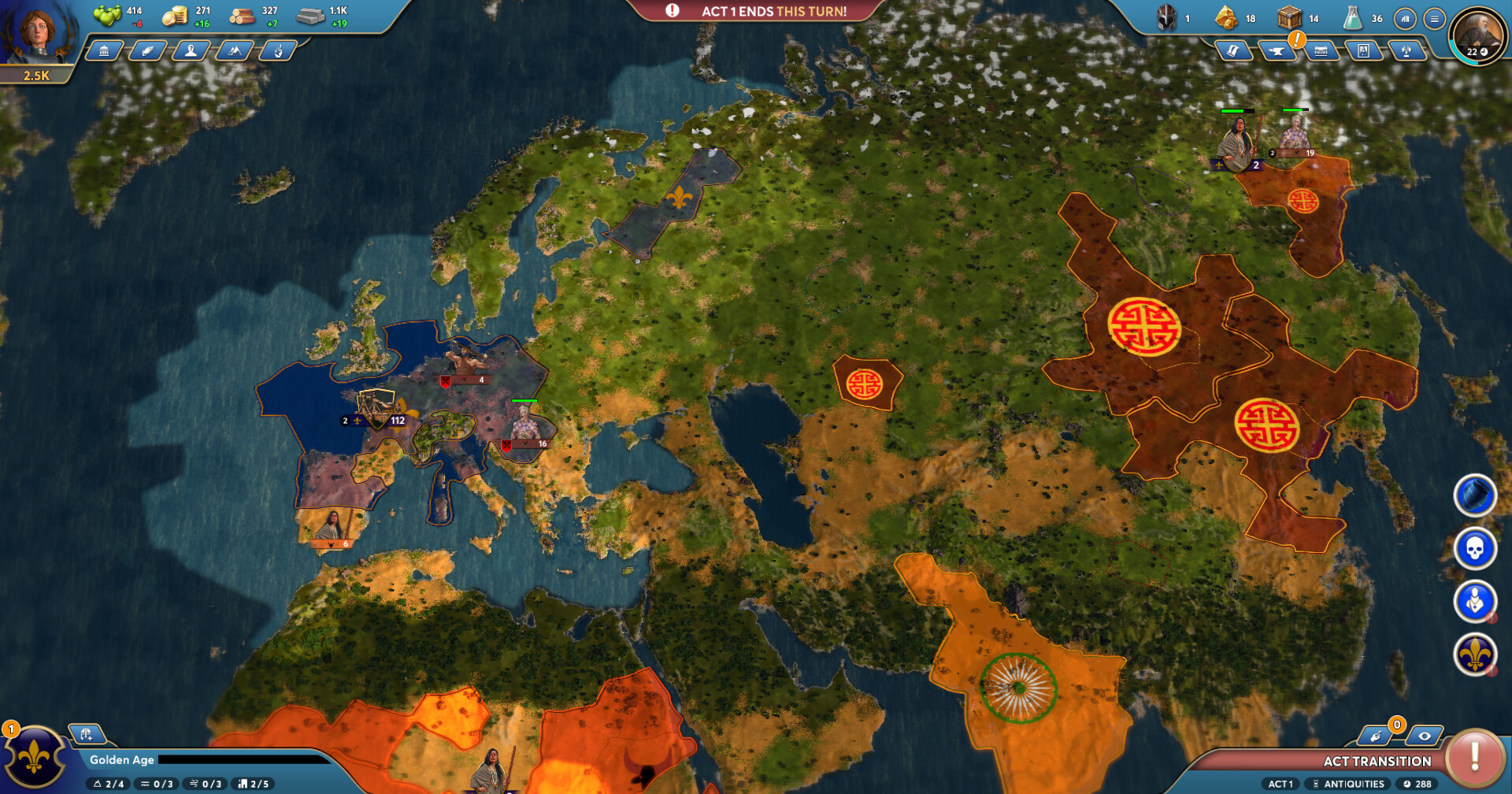This screenshot has width=1512, height=794.
Task: Open the scroll icon with the orange warning badge
Action: [x=1233, y=52]
